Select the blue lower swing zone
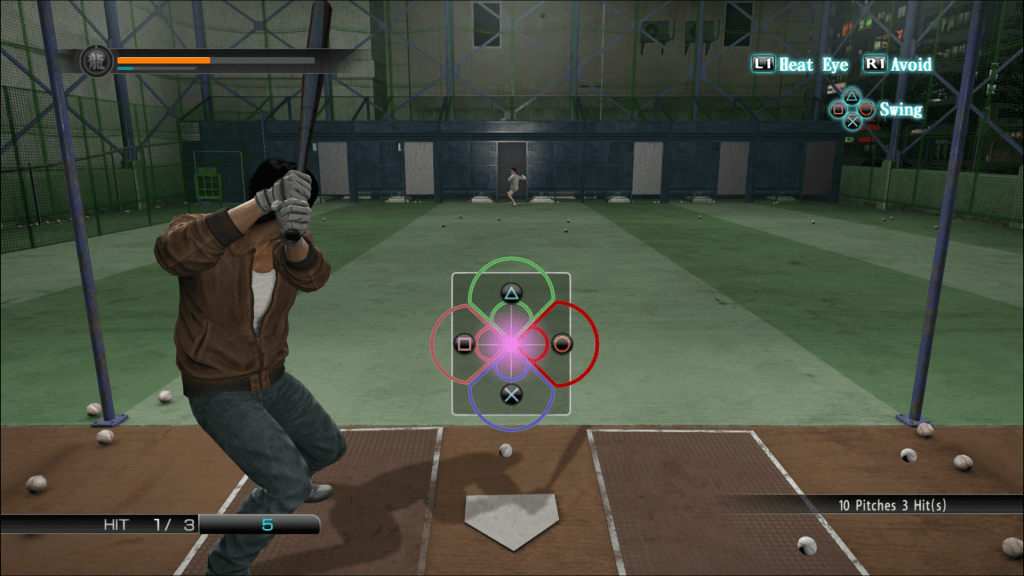Viewport: 1024px width, 576px height. point(511,394)
